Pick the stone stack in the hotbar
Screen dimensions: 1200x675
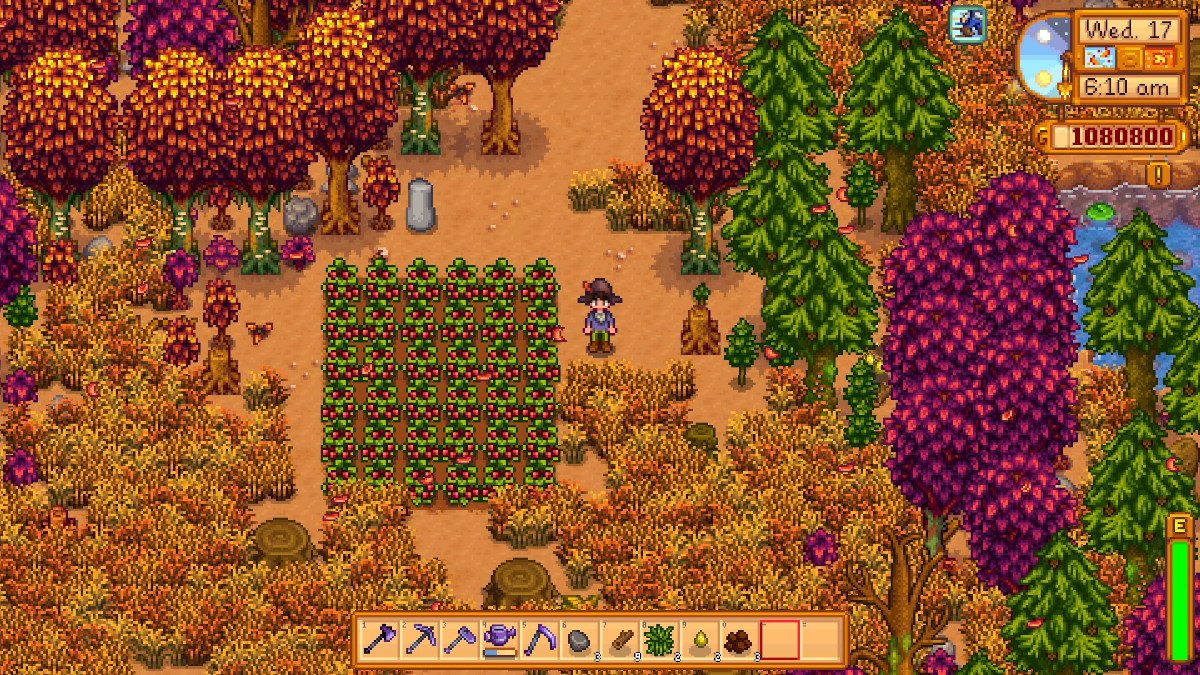(x=580, y=639)
